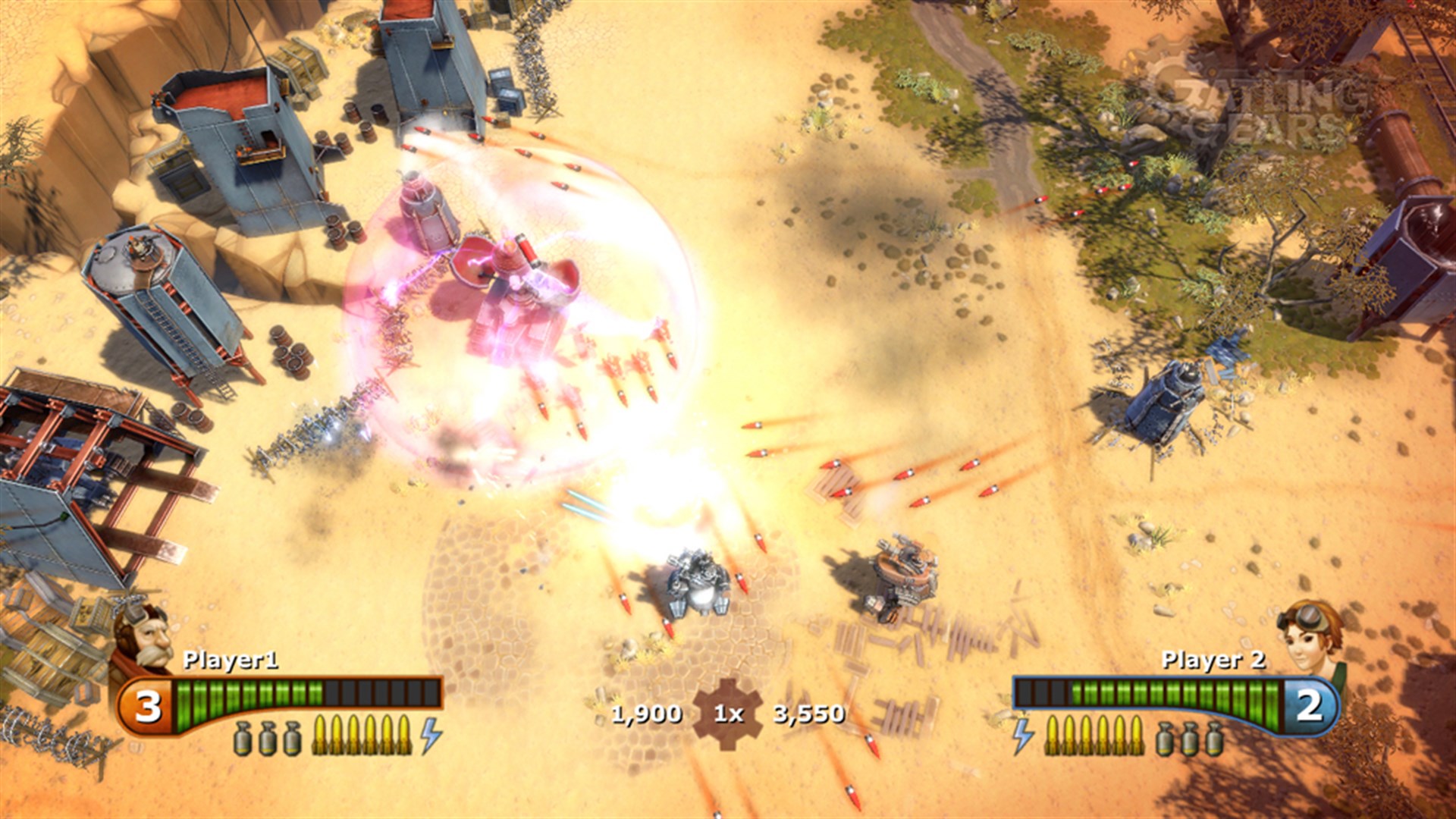Click the score value 1,900

(x=645, y=713)
